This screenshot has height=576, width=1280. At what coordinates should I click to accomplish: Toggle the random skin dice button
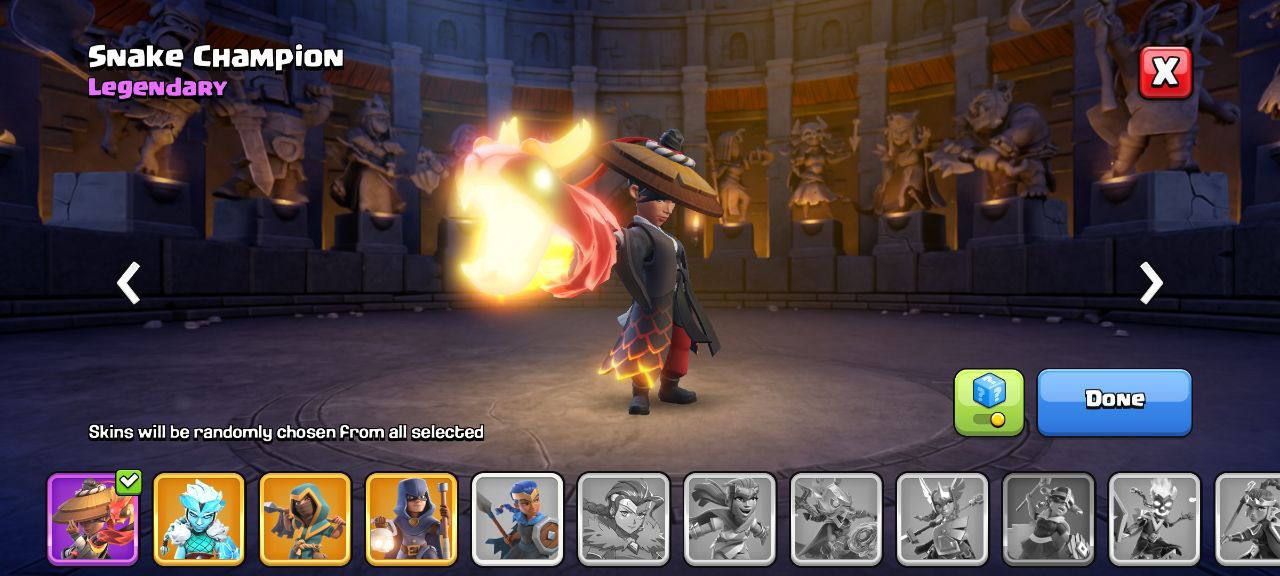tap(989, 401)
